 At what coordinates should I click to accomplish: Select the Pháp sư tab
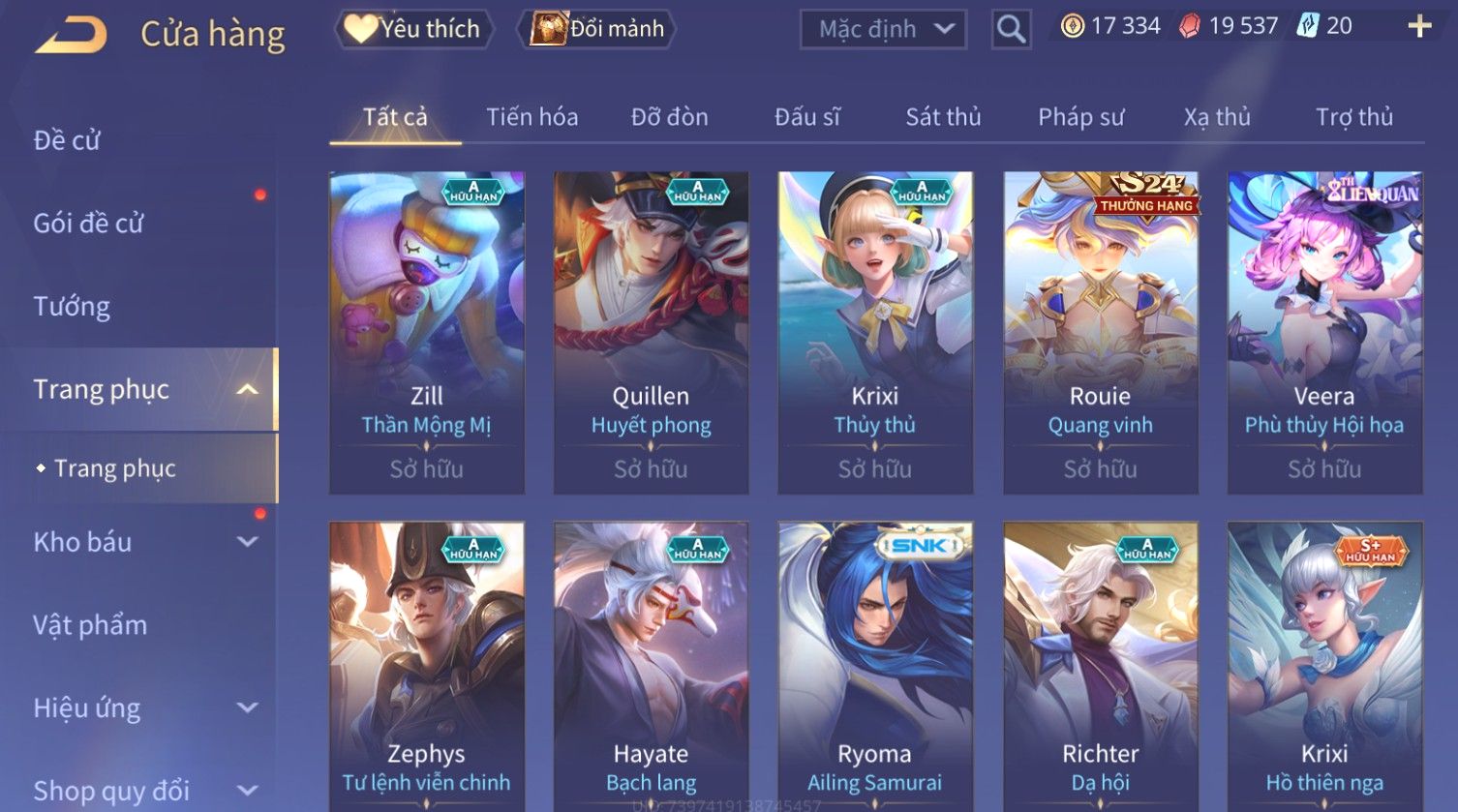pyautogui.click(x=1080, y=117)
